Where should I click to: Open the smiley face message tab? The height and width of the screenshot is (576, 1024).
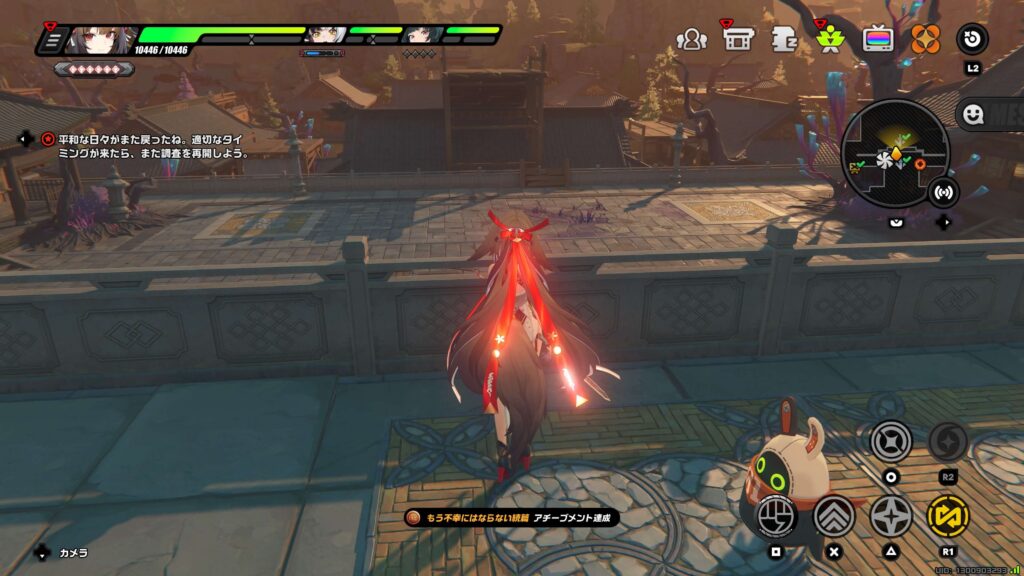coord(971,114)
